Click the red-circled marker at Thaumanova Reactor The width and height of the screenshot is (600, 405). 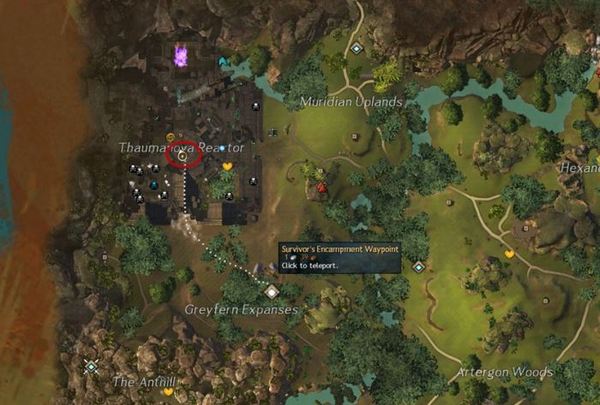pyautogui.click(x=184, y=155)
